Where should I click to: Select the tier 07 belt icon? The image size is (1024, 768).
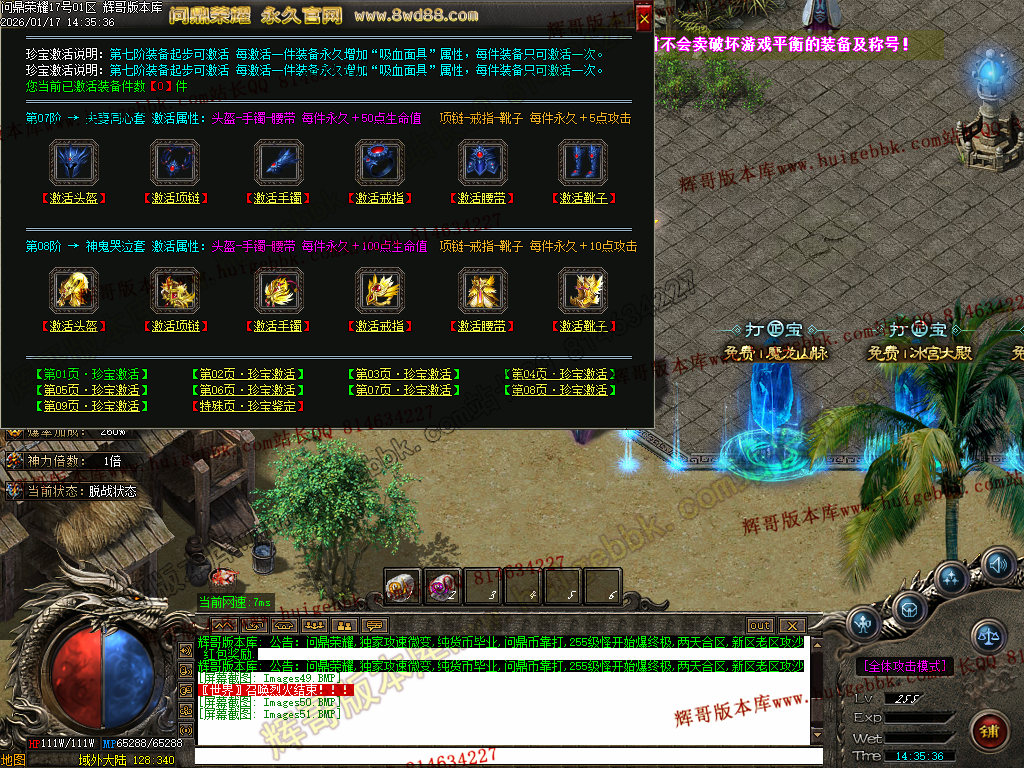tap(481, 162)
